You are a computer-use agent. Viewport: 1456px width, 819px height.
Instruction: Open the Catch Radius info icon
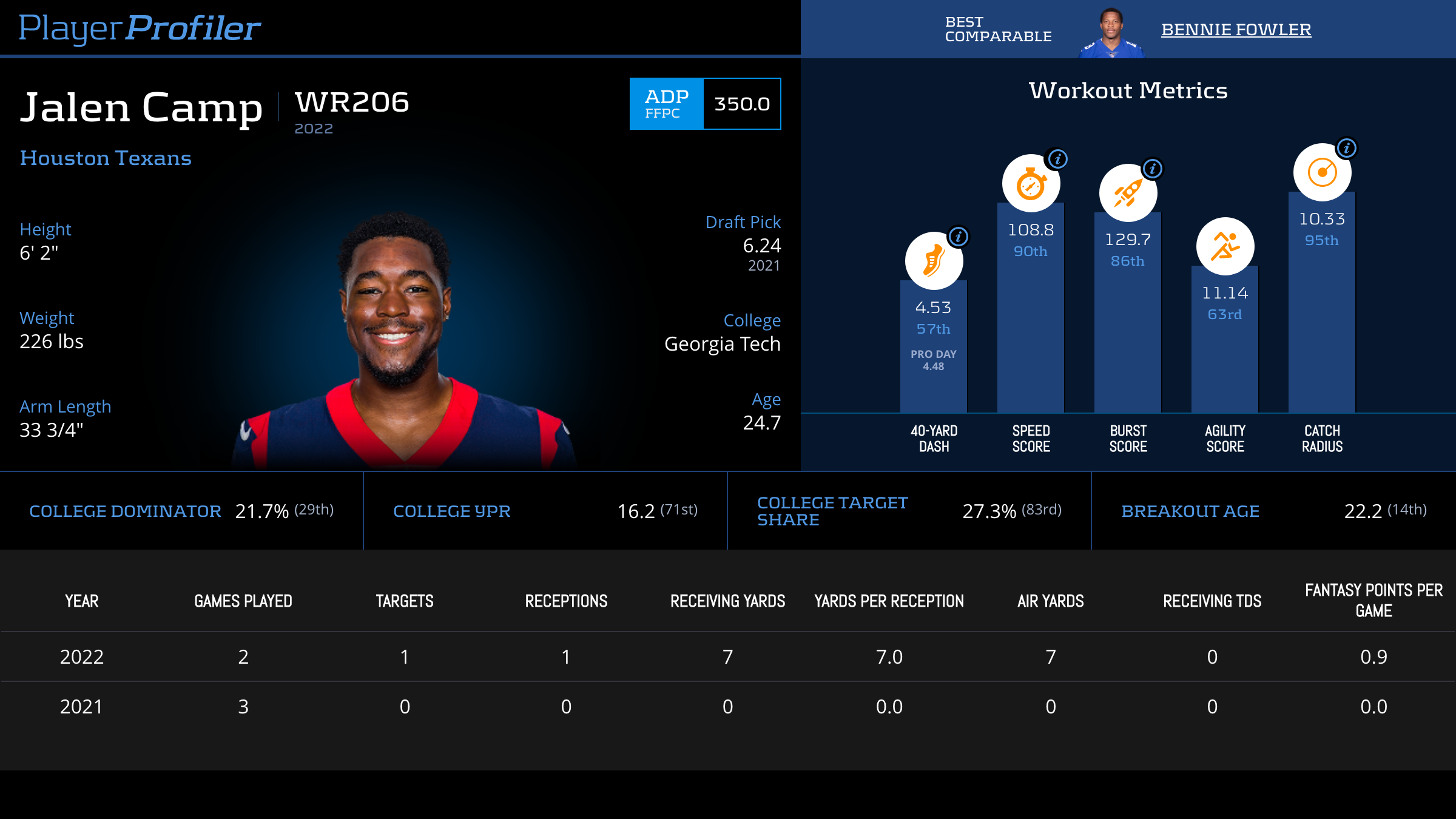coord(1347,148)
